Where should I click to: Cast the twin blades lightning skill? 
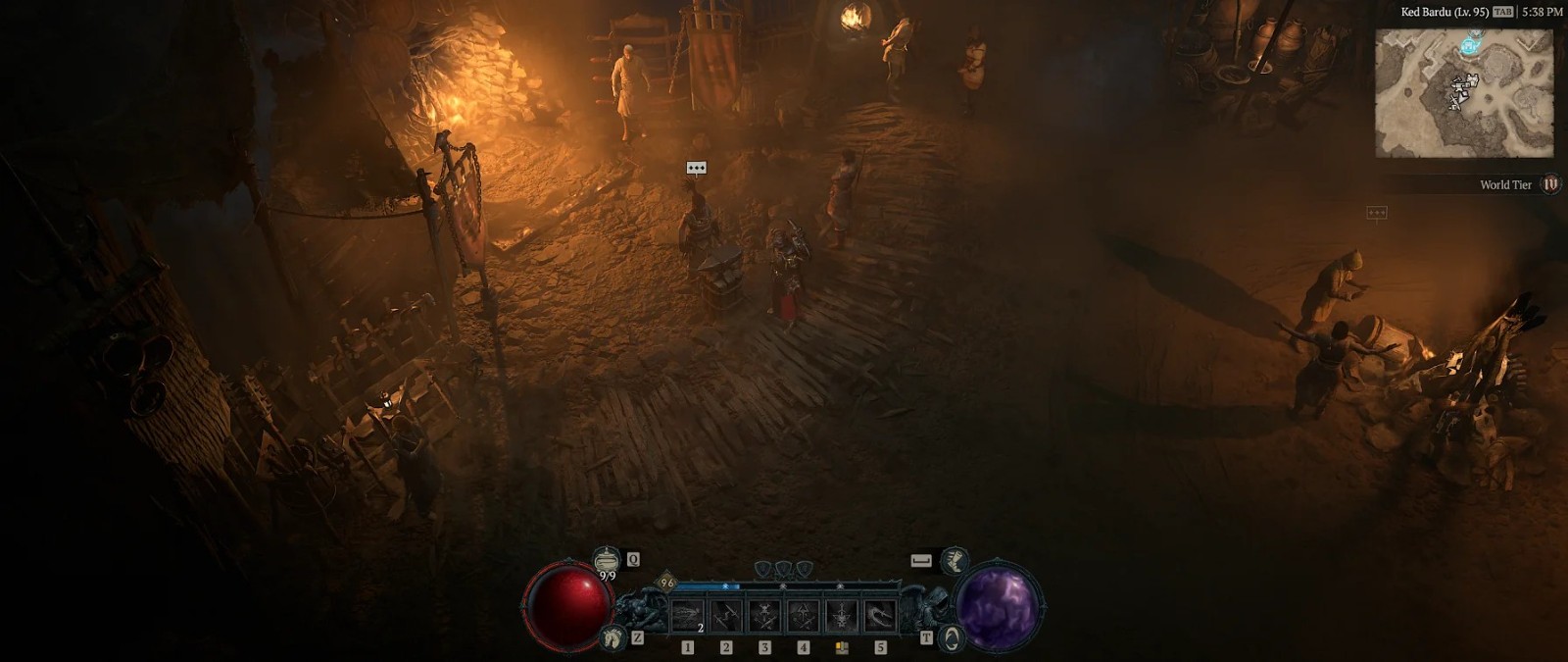click(726, 616)
